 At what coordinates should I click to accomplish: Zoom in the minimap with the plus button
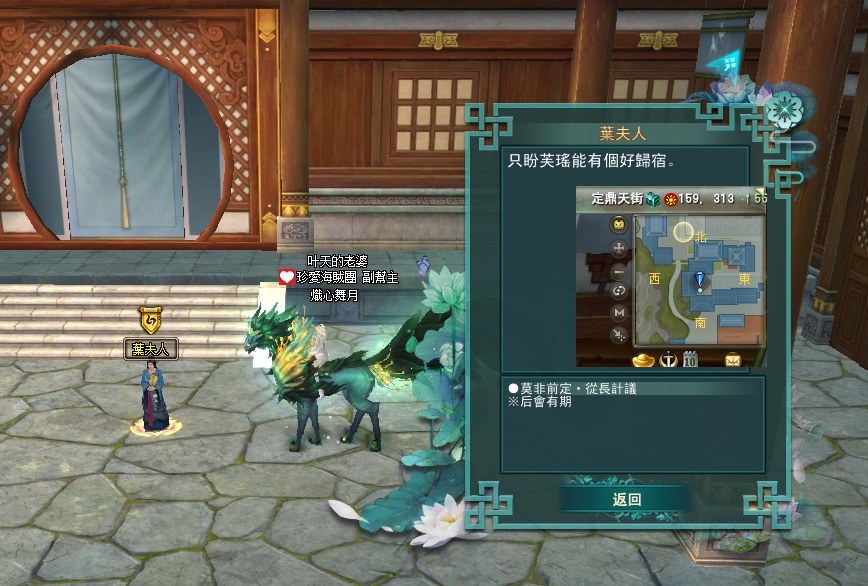pos(619,248)
